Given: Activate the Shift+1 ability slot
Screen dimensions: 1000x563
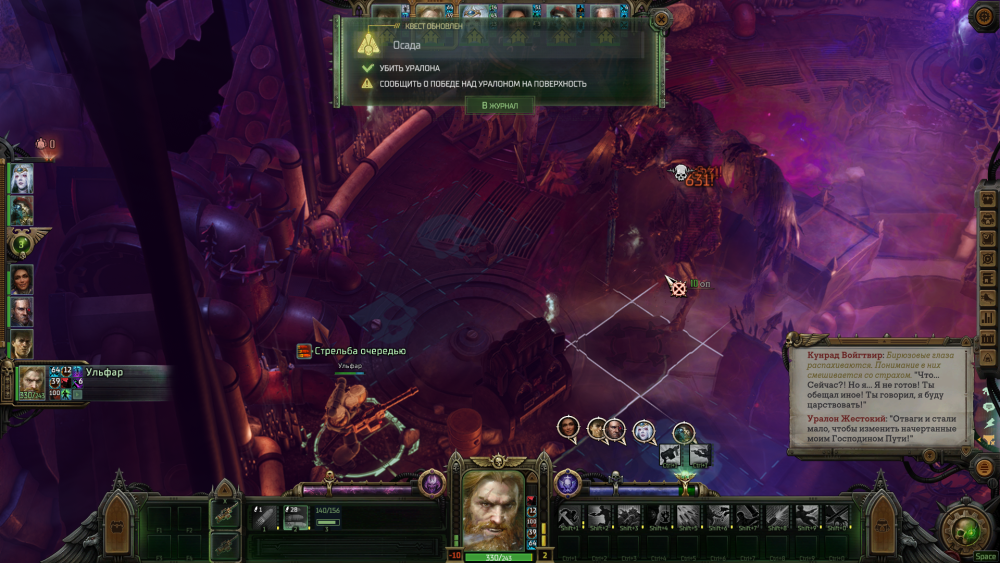Looking at the screenshot, I should tap(571, 516).
